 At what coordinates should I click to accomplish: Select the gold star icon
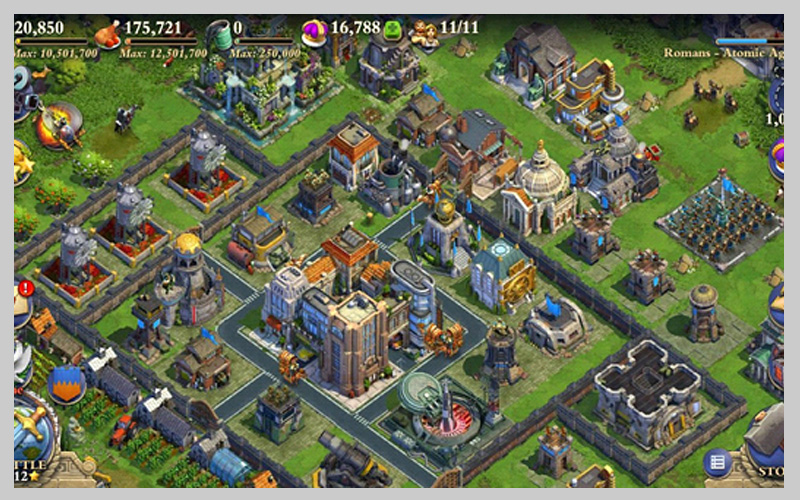(x=21, y=160)
